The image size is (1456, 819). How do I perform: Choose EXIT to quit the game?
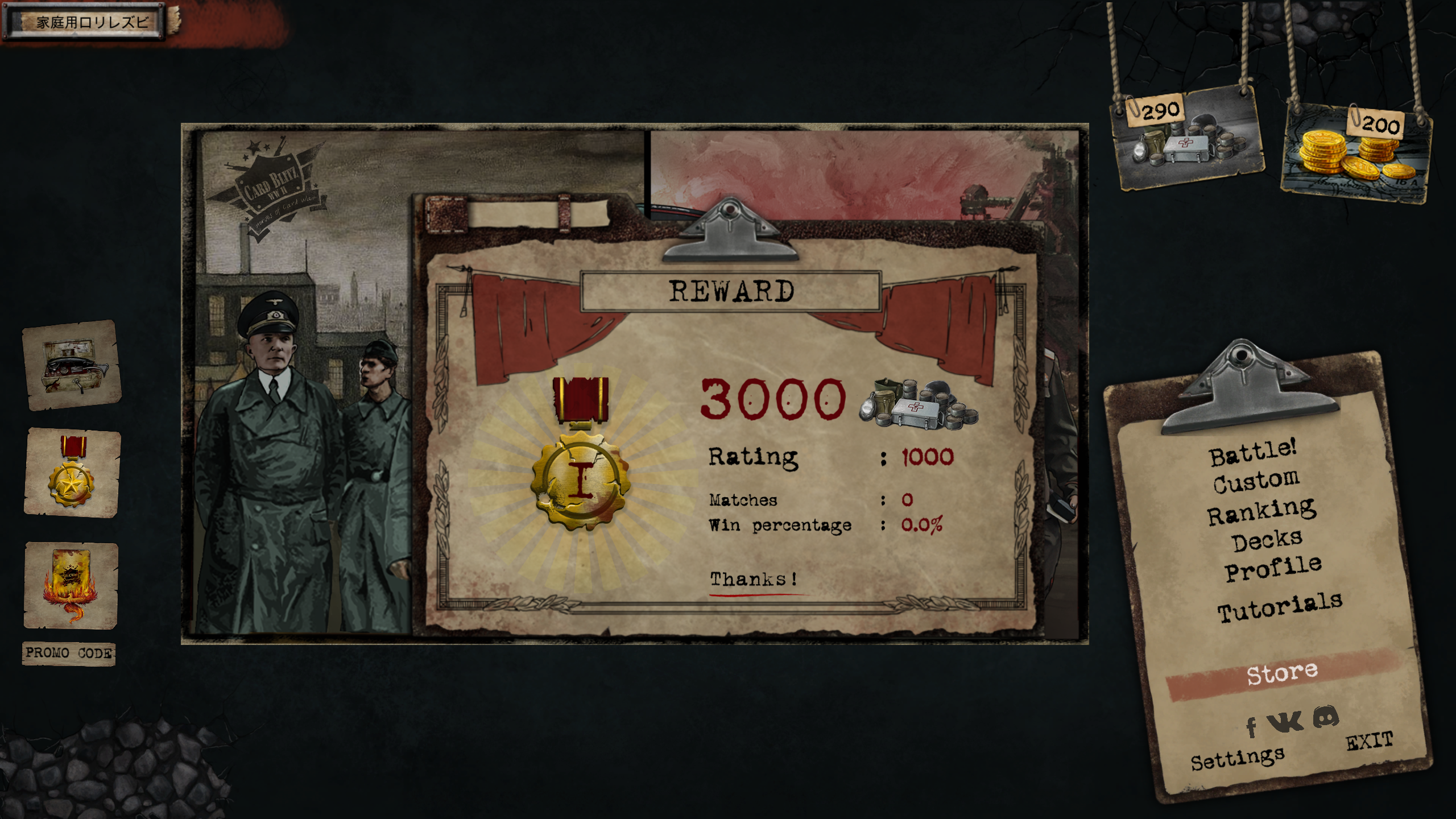1369,741
